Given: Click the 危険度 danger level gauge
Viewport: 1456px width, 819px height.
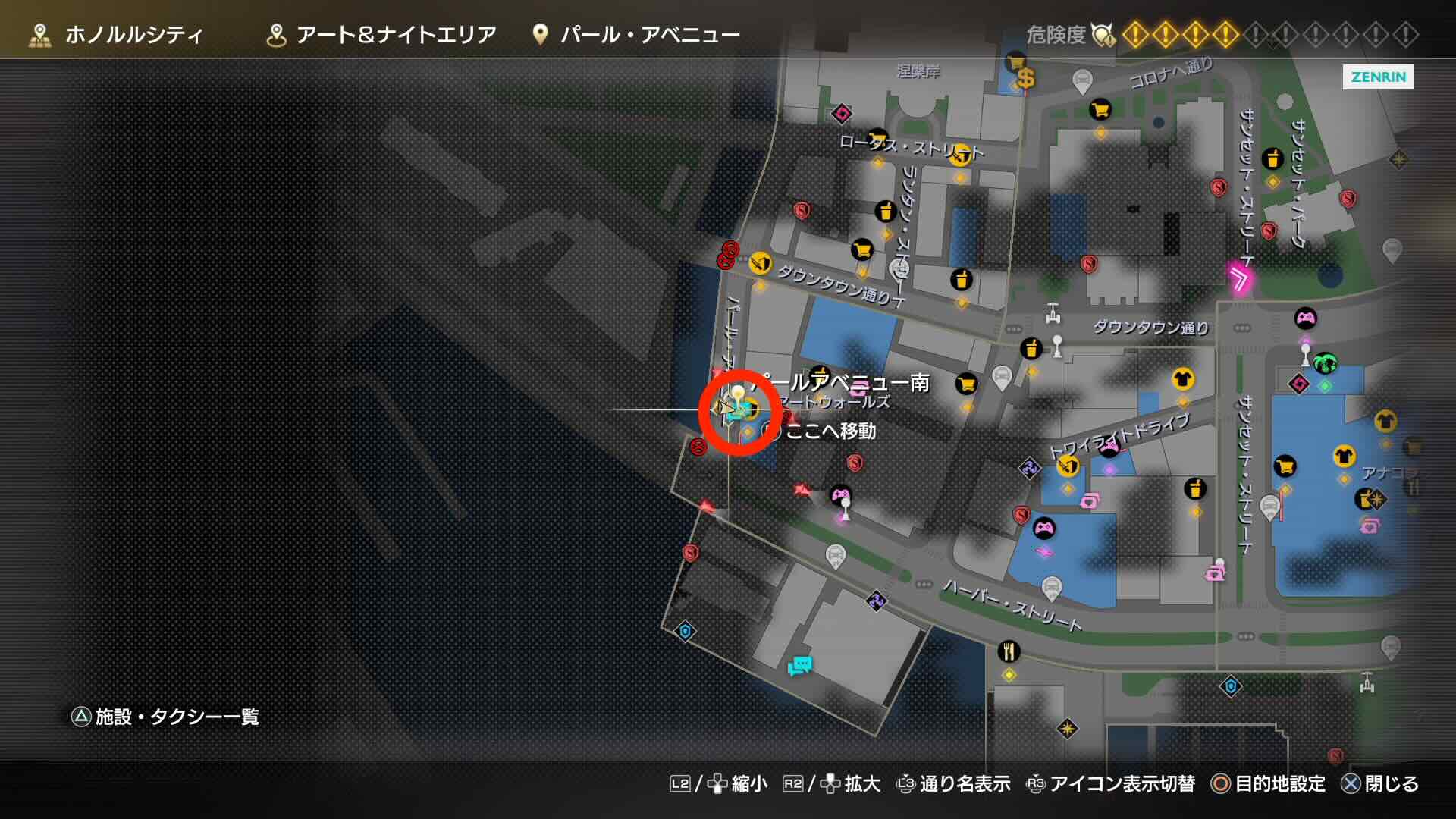Looking at the screenshot, I should (x=1056, y=33).
